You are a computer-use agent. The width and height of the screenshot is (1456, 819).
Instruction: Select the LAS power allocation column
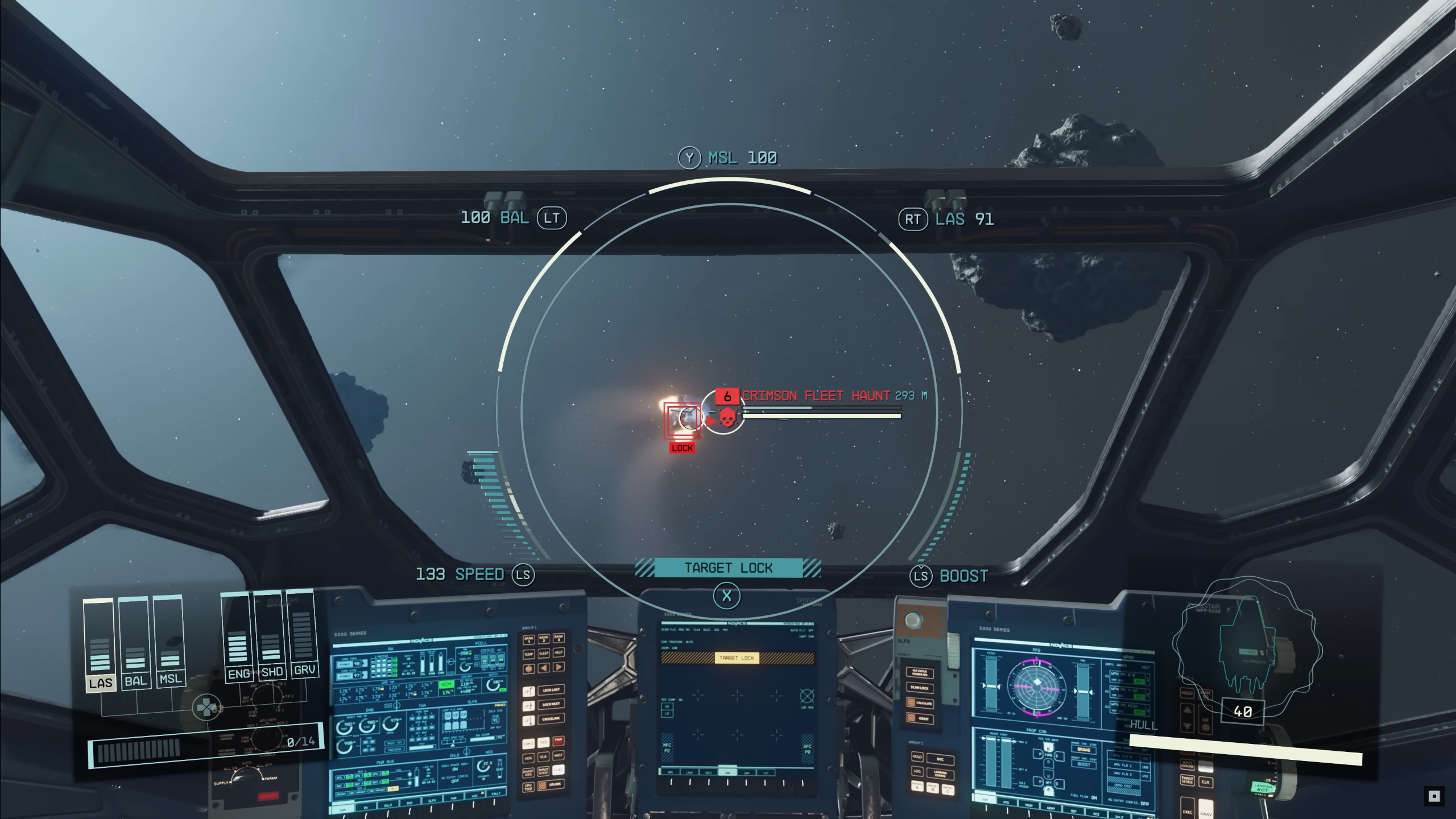pyautogui.click(x=100, y=644)
